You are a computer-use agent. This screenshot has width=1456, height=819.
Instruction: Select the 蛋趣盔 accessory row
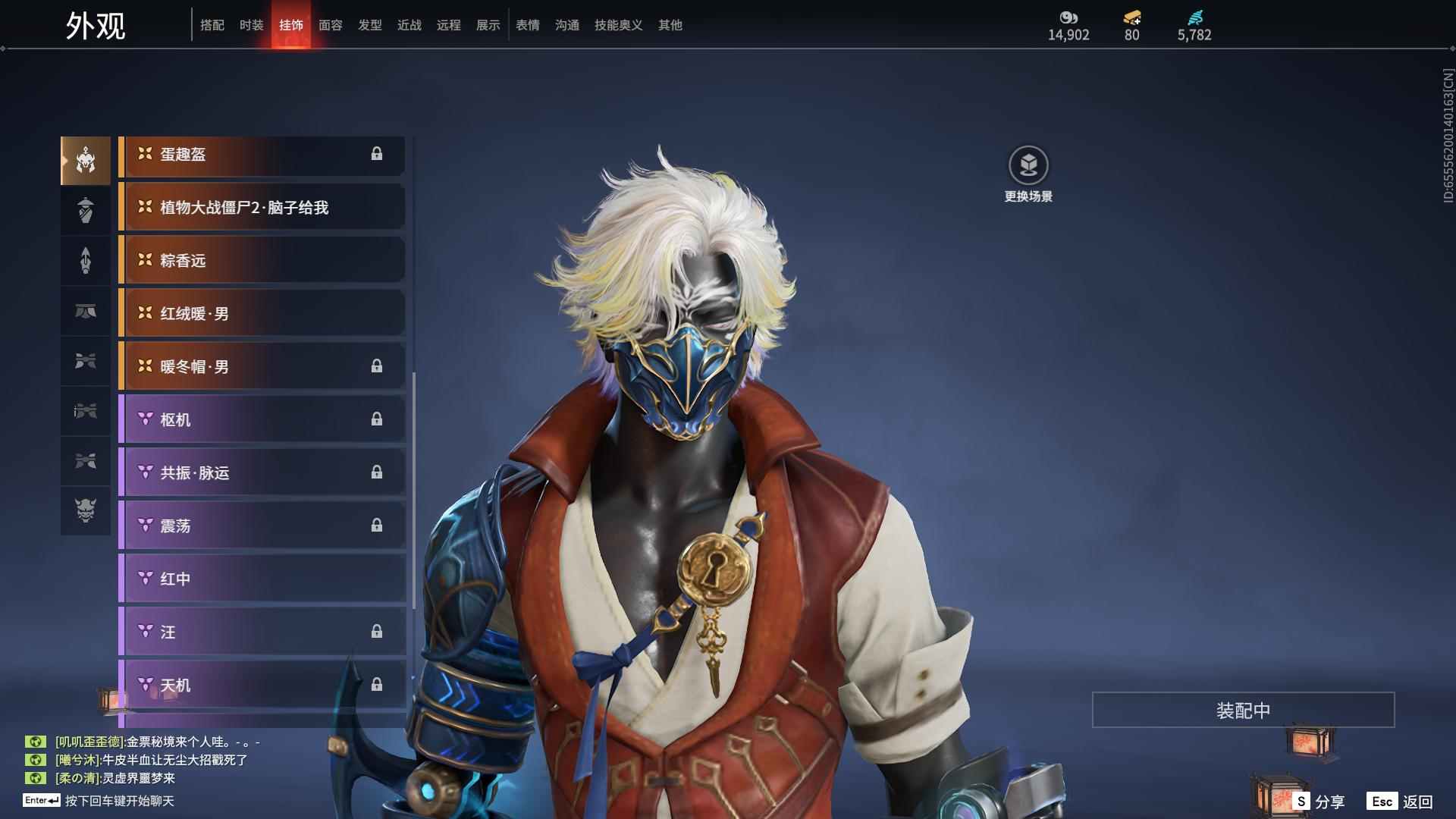point(262,155)
